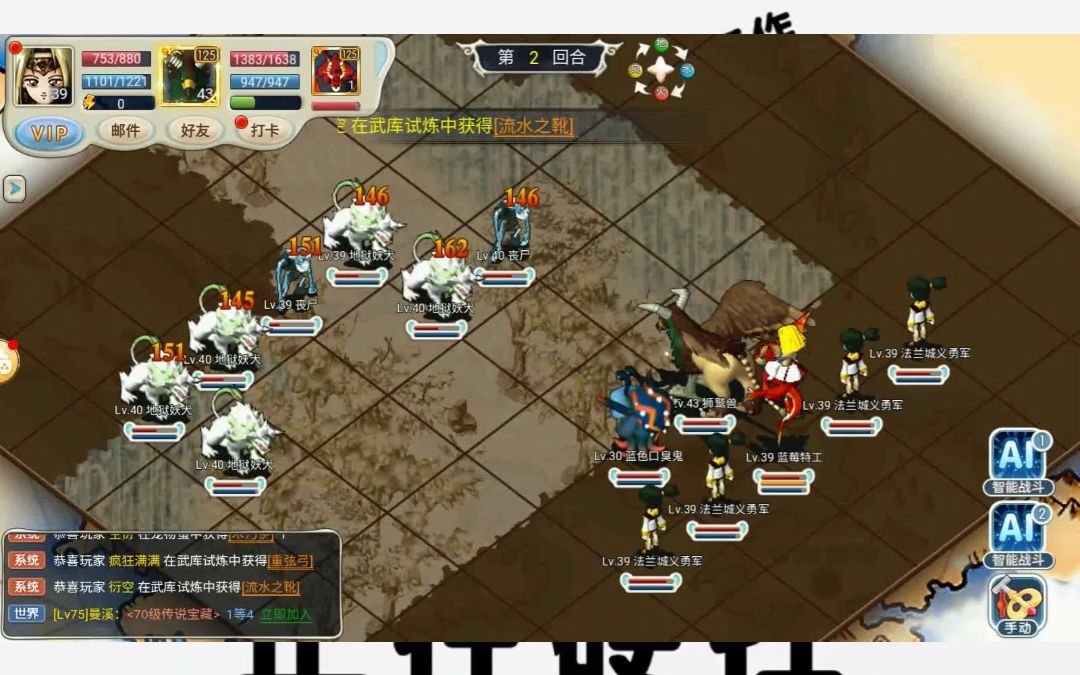The image size is (1080, 675).
Task: Open the 好友 friends list
Action: (195, 130)
